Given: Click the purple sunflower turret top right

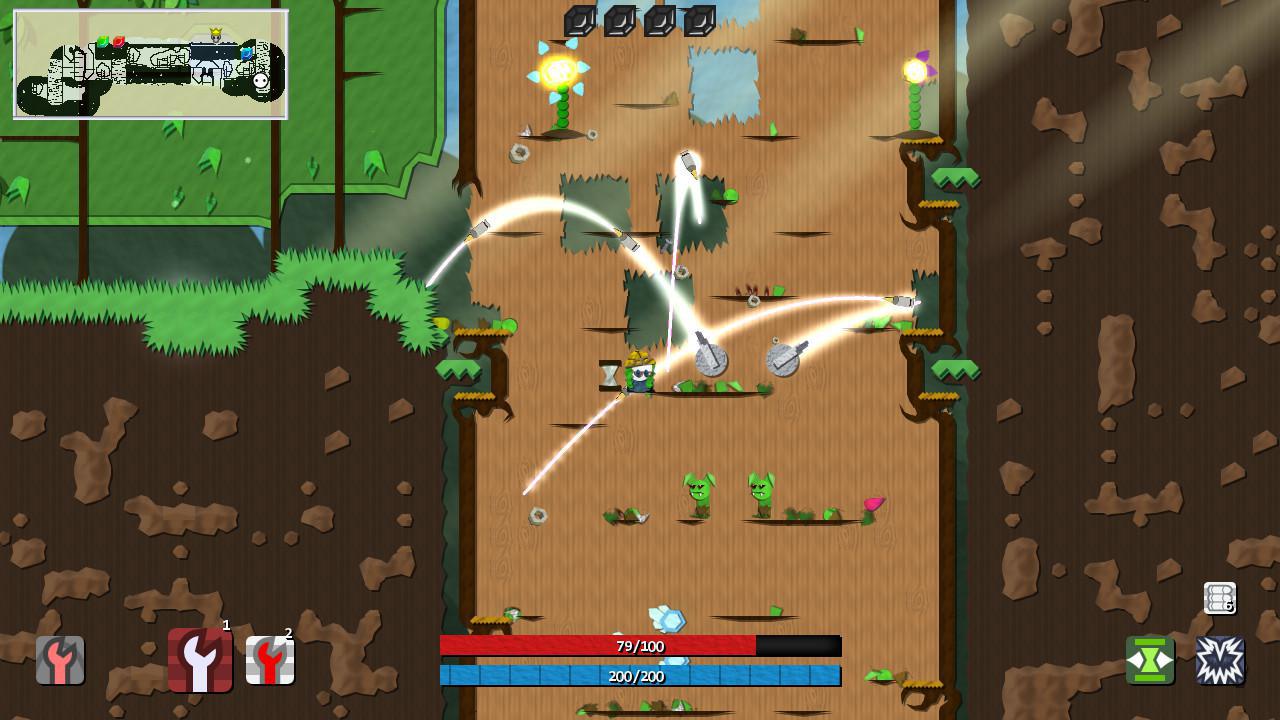Looking at the screenshot, I should click(x=917, y=71).
